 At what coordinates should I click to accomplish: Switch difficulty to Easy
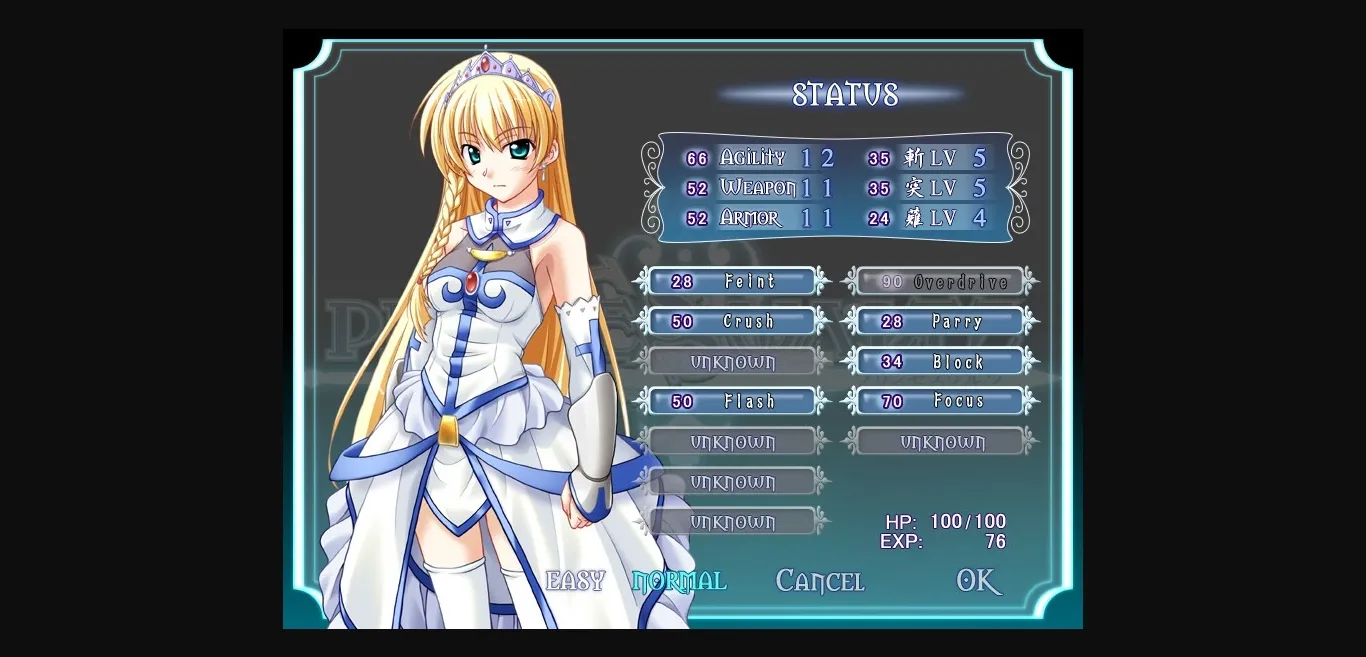575,581
